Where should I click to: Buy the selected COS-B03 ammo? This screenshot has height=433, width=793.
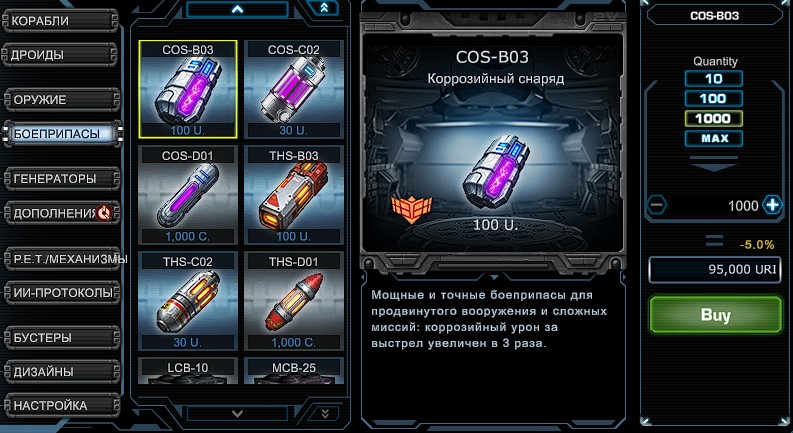(x=715, y=315)
